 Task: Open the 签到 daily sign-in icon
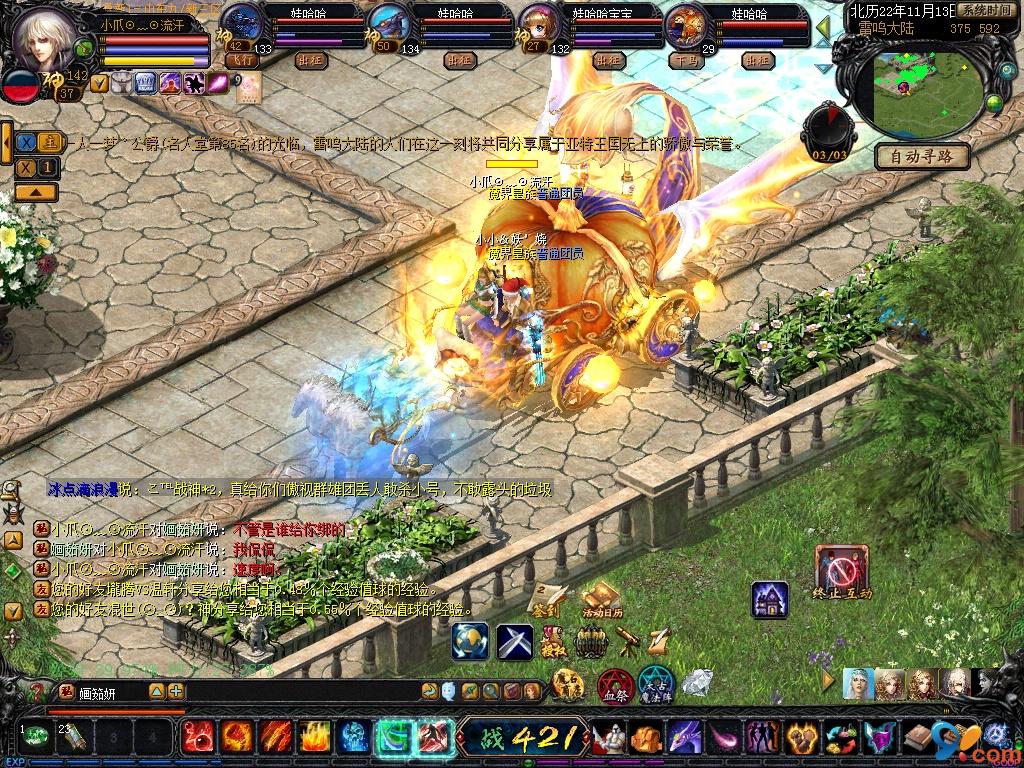click(546, 596)
